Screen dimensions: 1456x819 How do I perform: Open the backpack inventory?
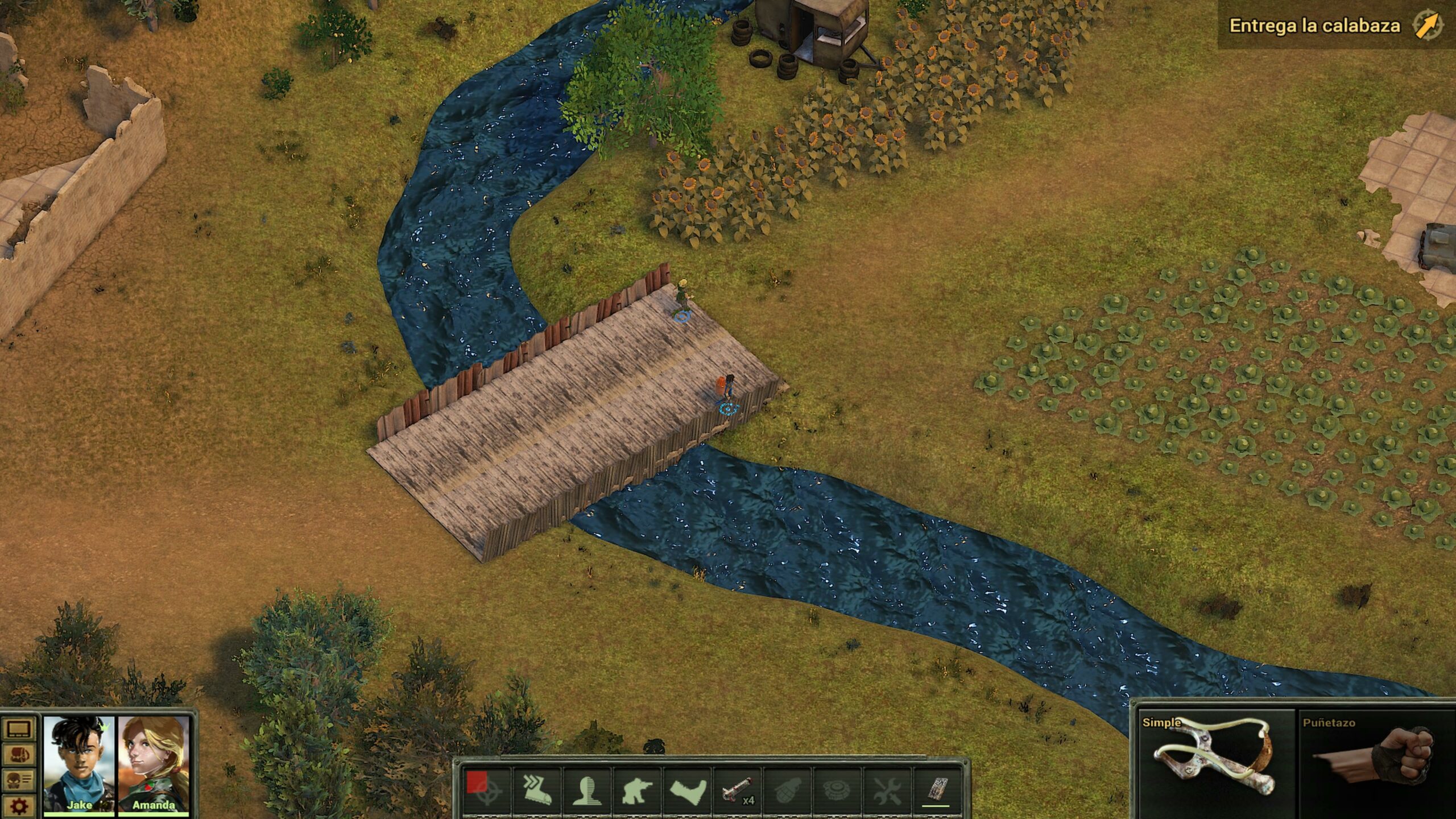coord(19,754)
